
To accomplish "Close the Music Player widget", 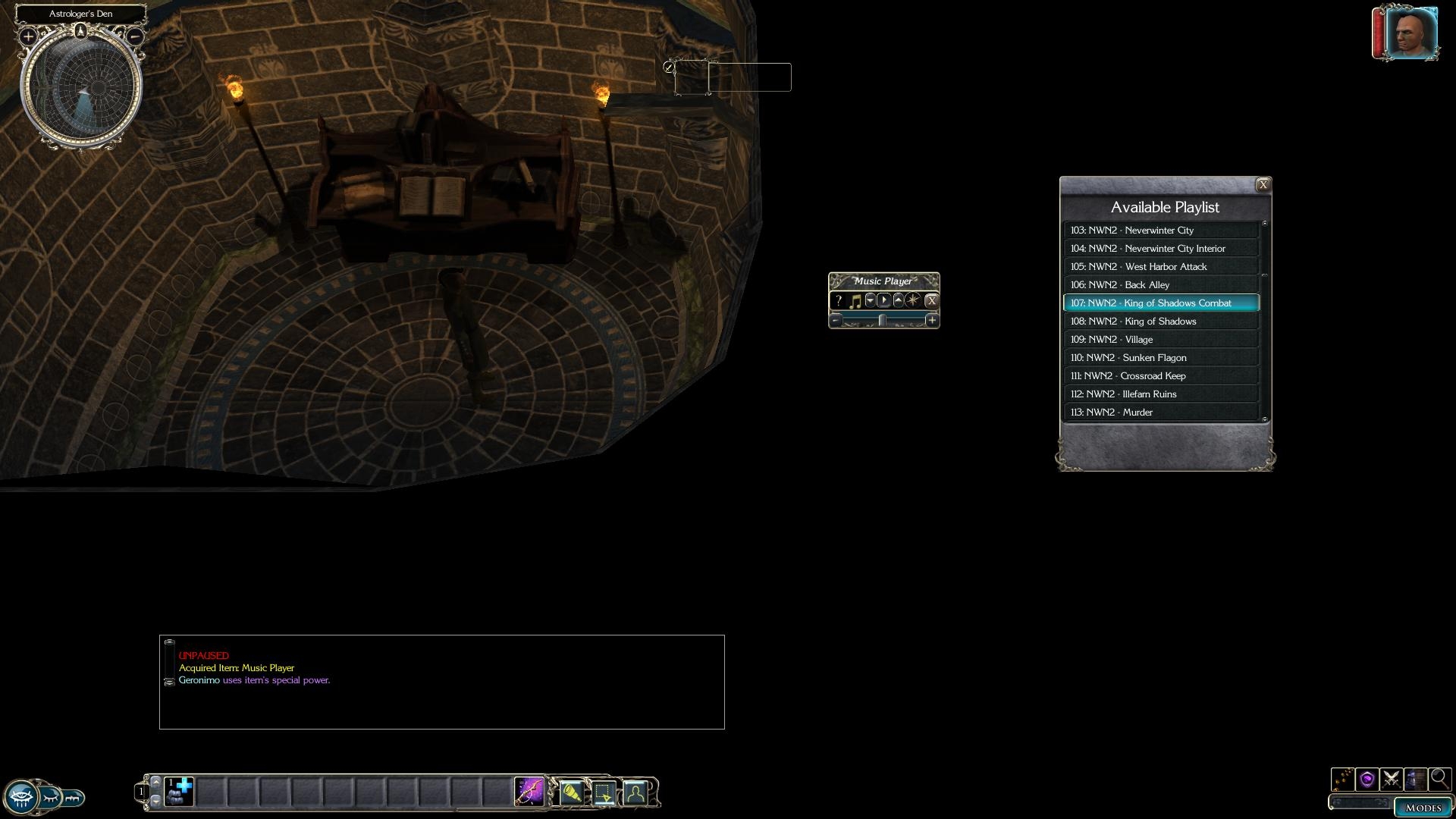I will [931, 300].
